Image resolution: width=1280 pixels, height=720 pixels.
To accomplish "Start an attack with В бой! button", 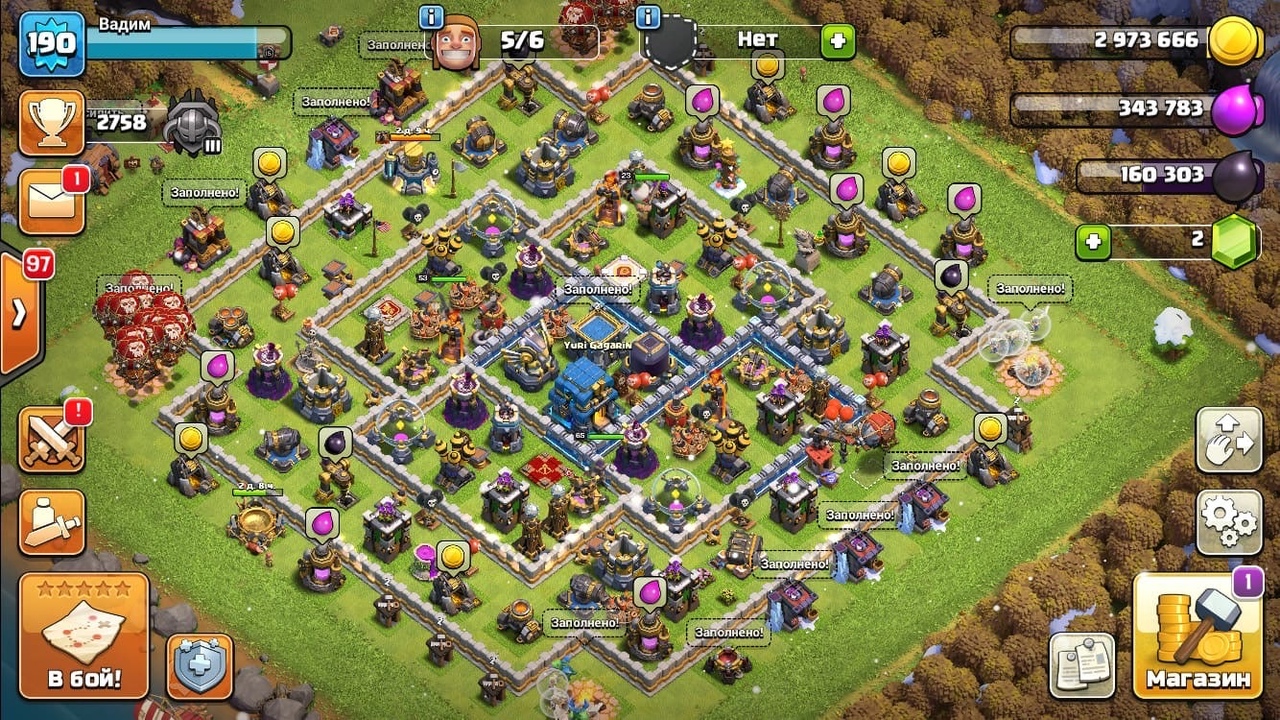I will point(84,636).
